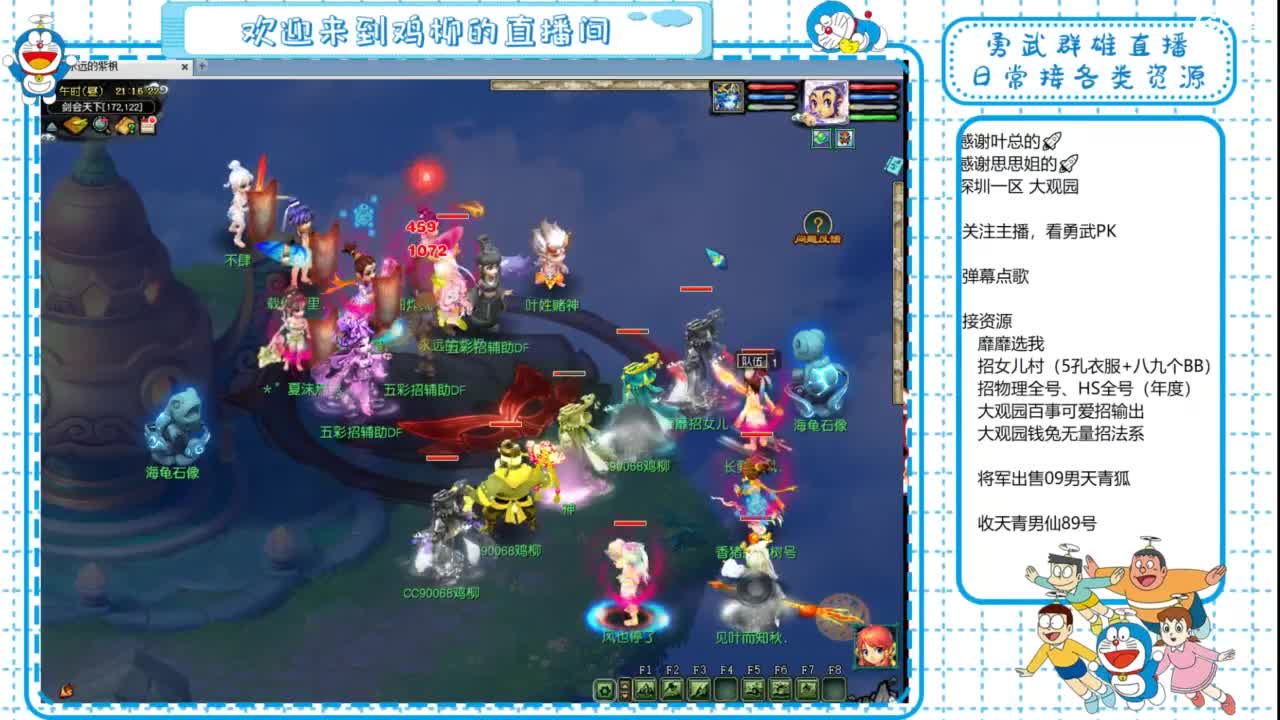
Task: Click the red HP bar beside the portrait
Action: click(872, 86)
